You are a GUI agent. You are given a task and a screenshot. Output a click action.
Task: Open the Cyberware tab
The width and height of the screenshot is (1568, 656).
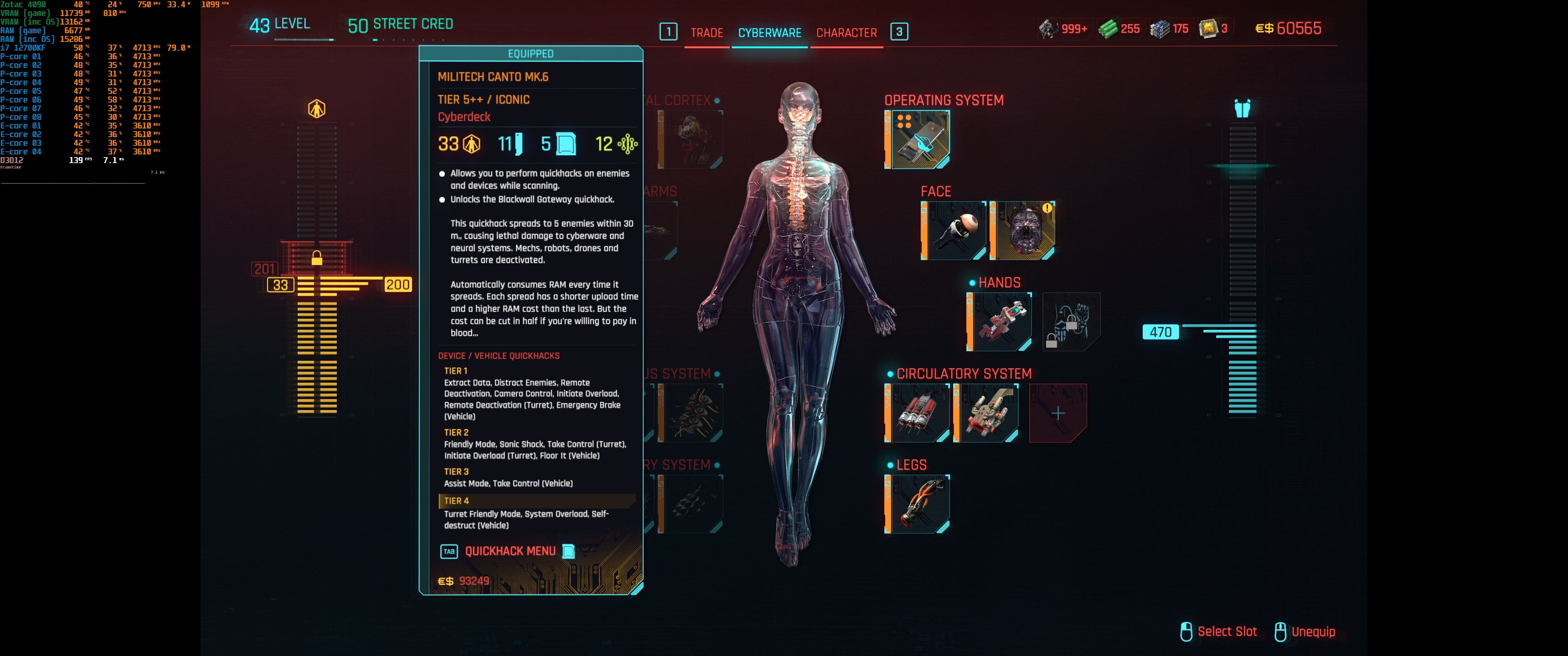point(769,33)
